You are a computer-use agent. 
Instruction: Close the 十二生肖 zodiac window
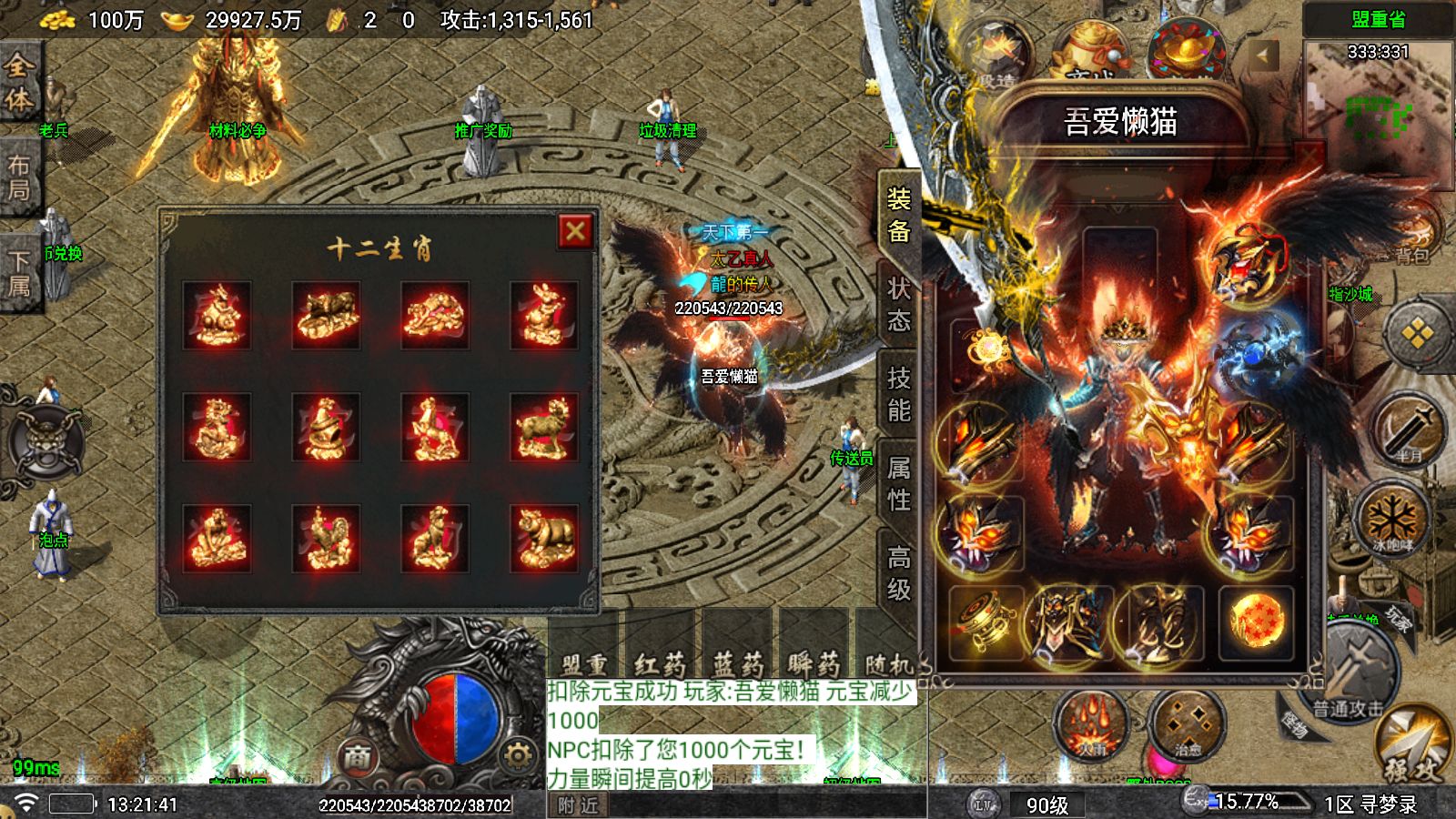(575, 232)
